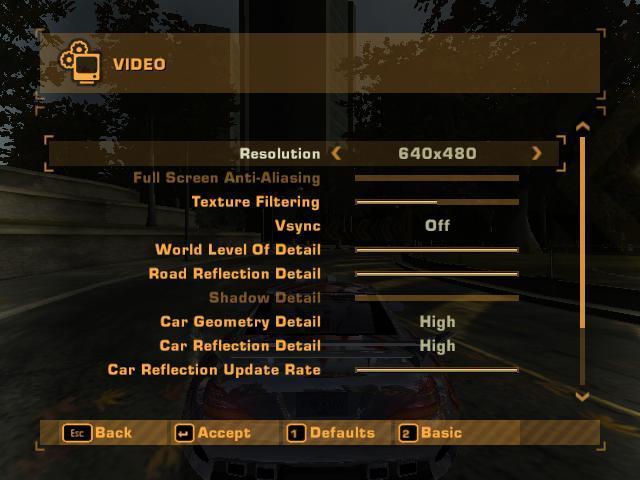Adjust the World Level Of Detail slider

(x=437, y=250)
